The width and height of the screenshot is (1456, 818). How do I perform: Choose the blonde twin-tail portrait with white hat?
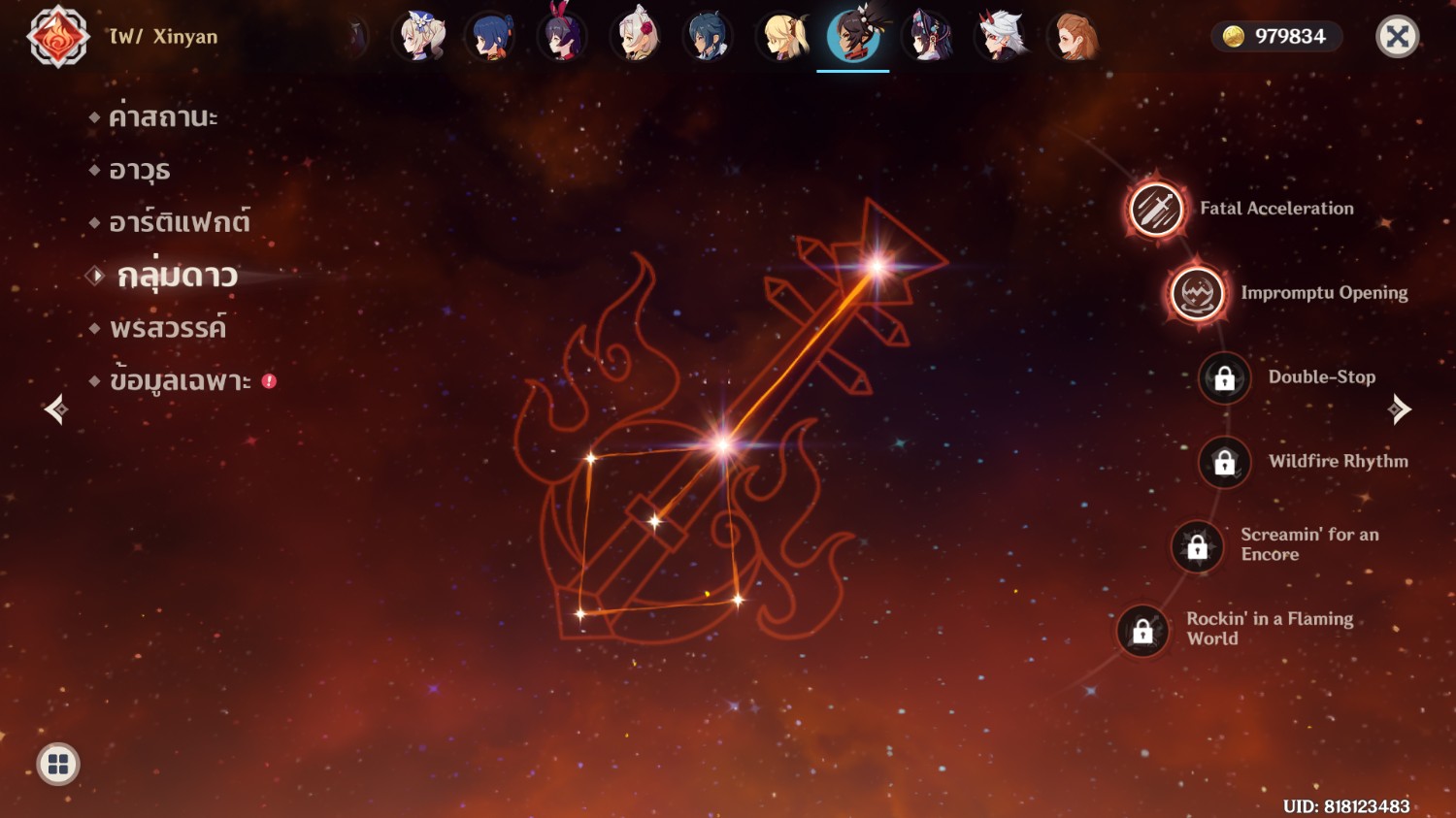click(x=420, y=37)
